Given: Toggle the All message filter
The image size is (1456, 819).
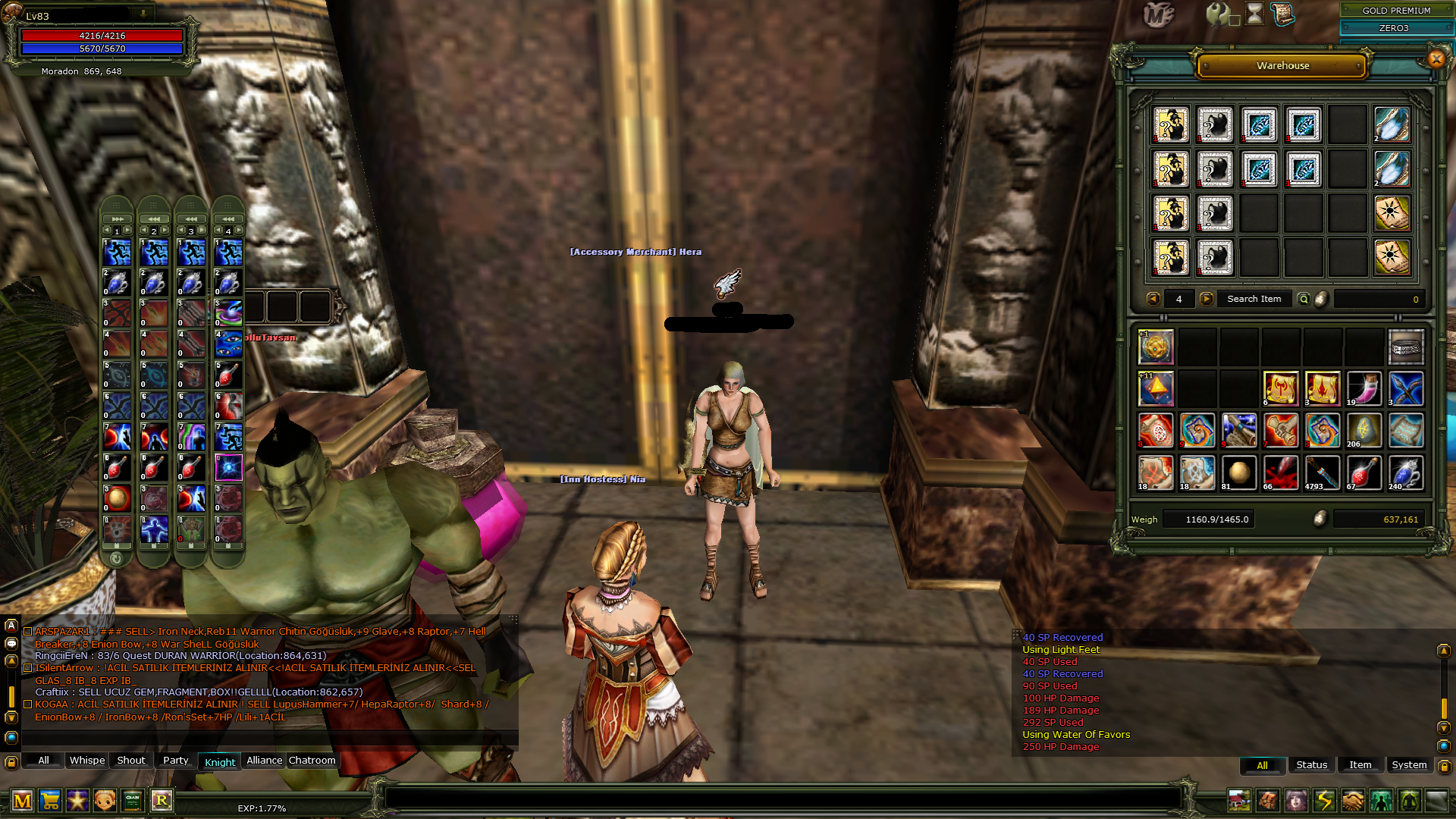Looking at the screenshot, I should click(x=1262, y=766).
